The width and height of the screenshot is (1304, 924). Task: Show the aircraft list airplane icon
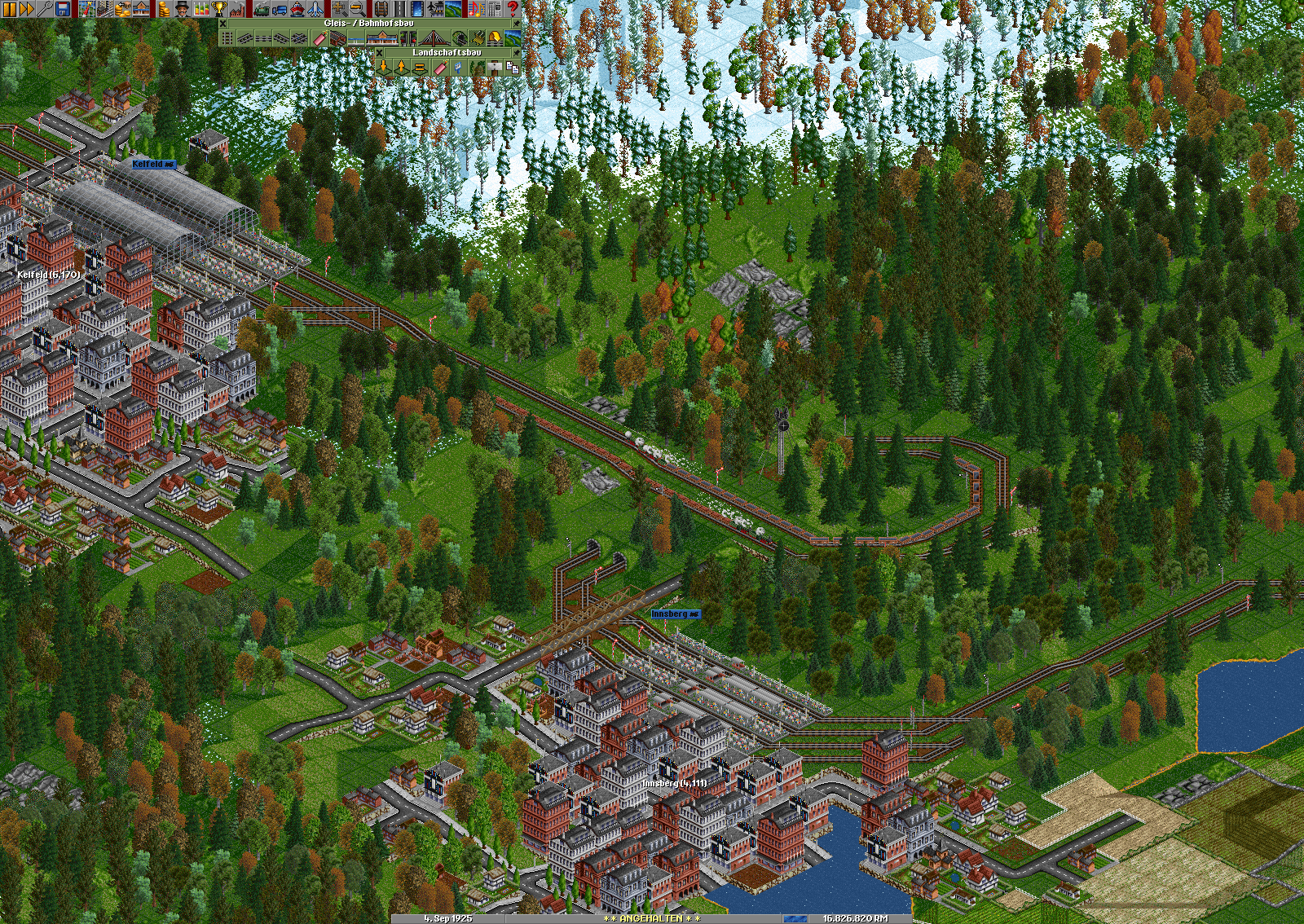click(315, 9)
